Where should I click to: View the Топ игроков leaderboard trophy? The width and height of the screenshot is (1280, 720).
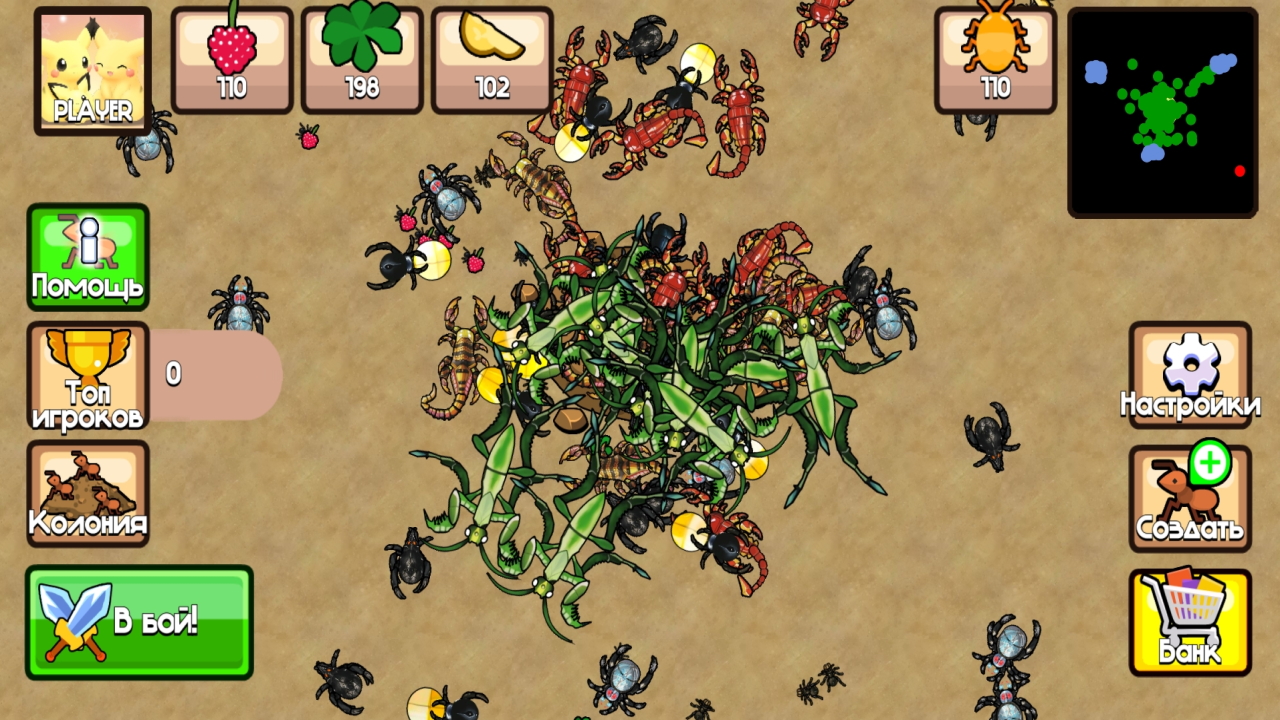pyautogui.click(x=88, y=375)
